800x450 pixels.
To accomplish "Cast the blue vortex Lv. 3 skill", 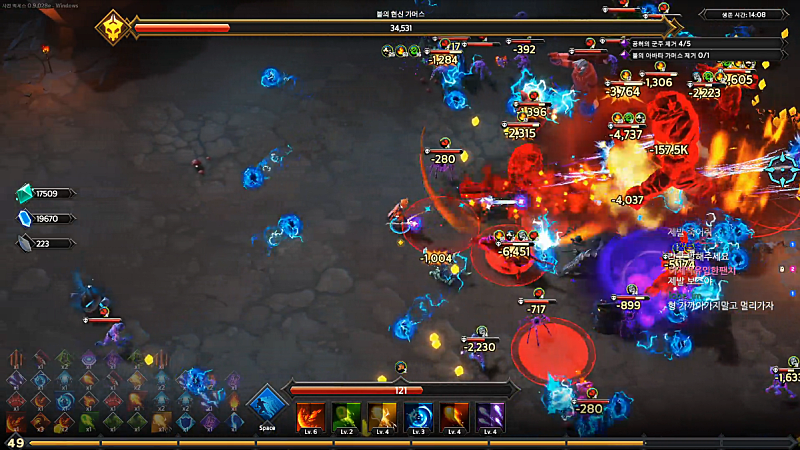I will pyautogui.click(x=417, y=415).
